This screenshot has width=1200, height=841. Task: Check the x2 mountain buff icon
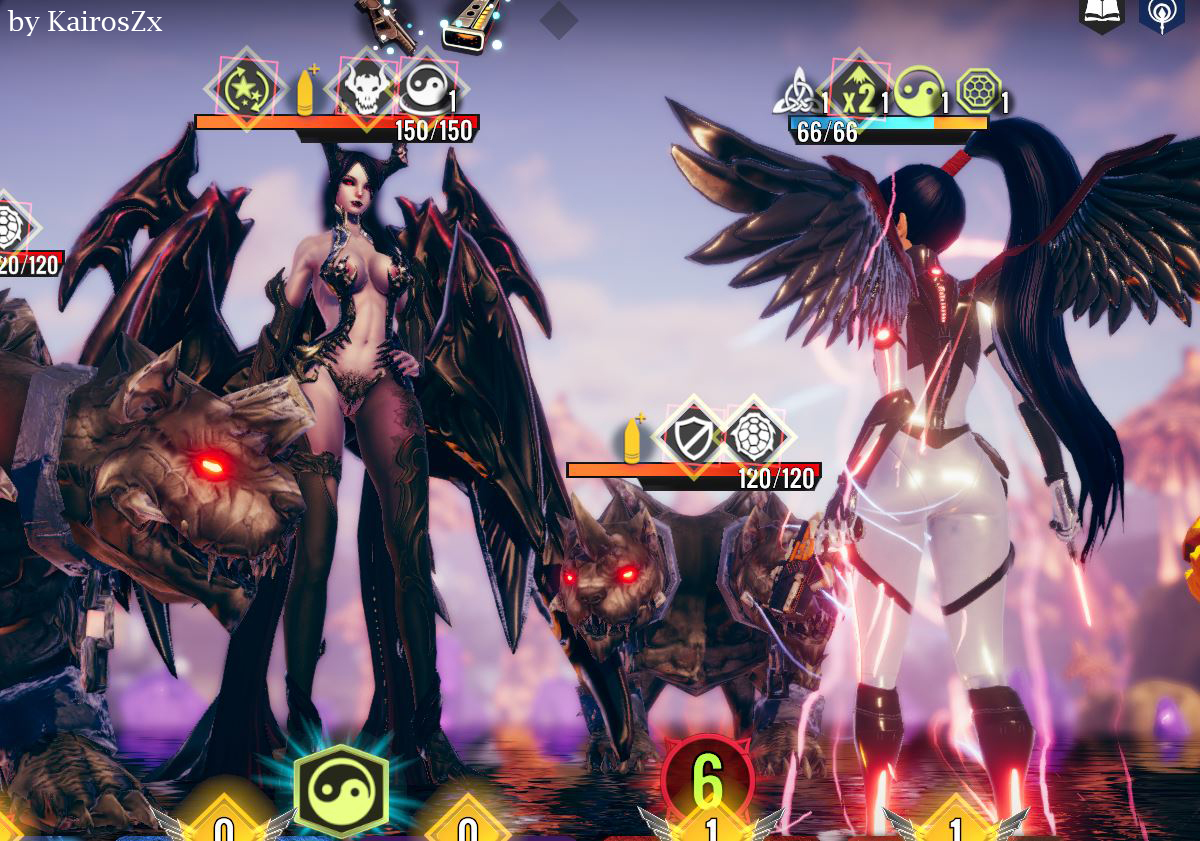pos(857,92)
